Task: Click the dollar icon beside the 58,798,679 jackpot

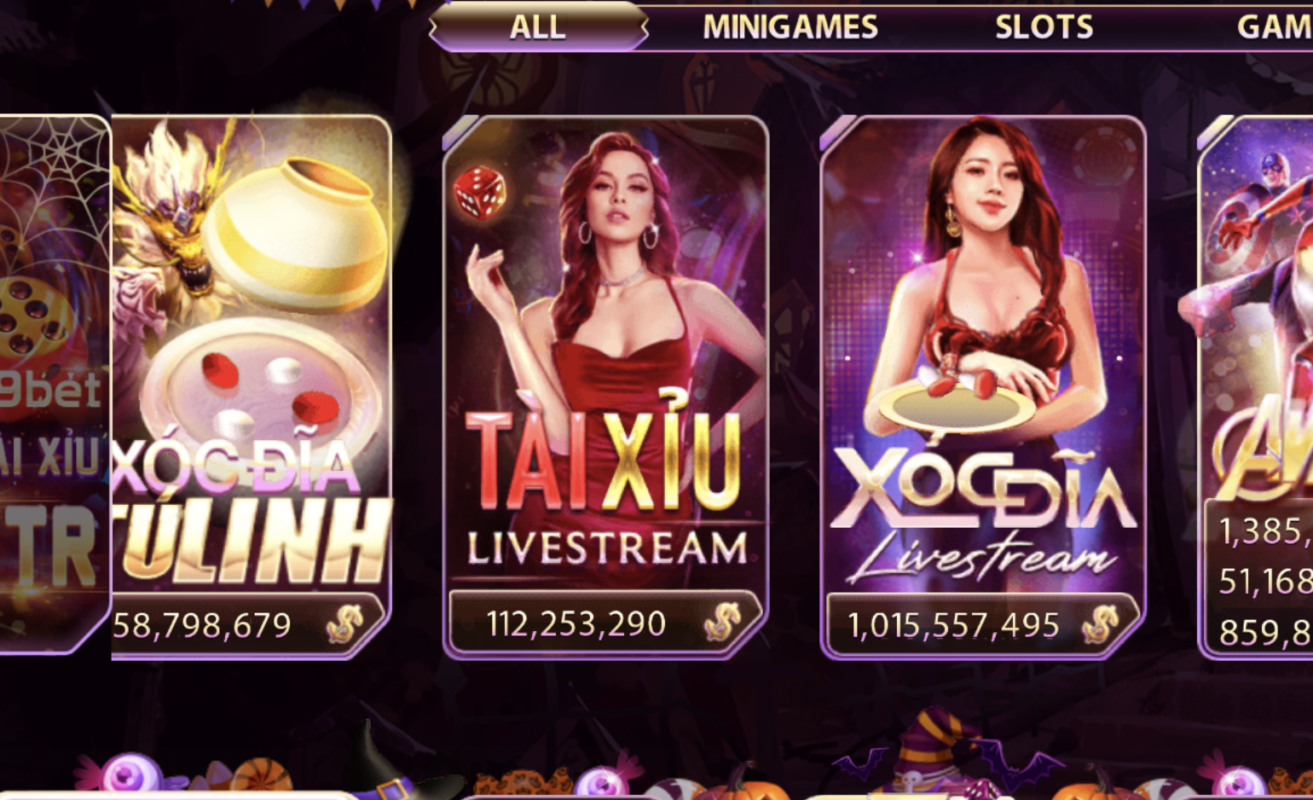Action: 345,624
